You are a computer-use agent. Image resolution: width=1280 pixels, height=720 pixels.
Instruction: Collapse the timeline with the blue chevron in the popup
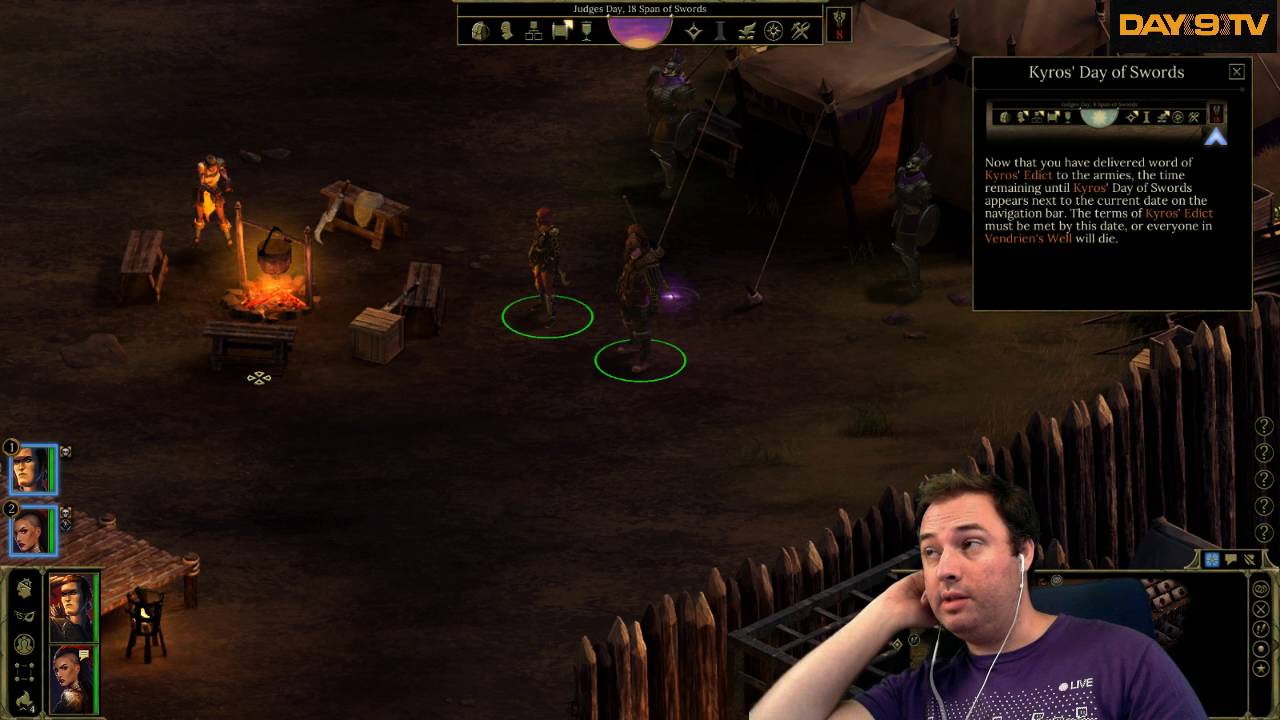(1218, 137)
